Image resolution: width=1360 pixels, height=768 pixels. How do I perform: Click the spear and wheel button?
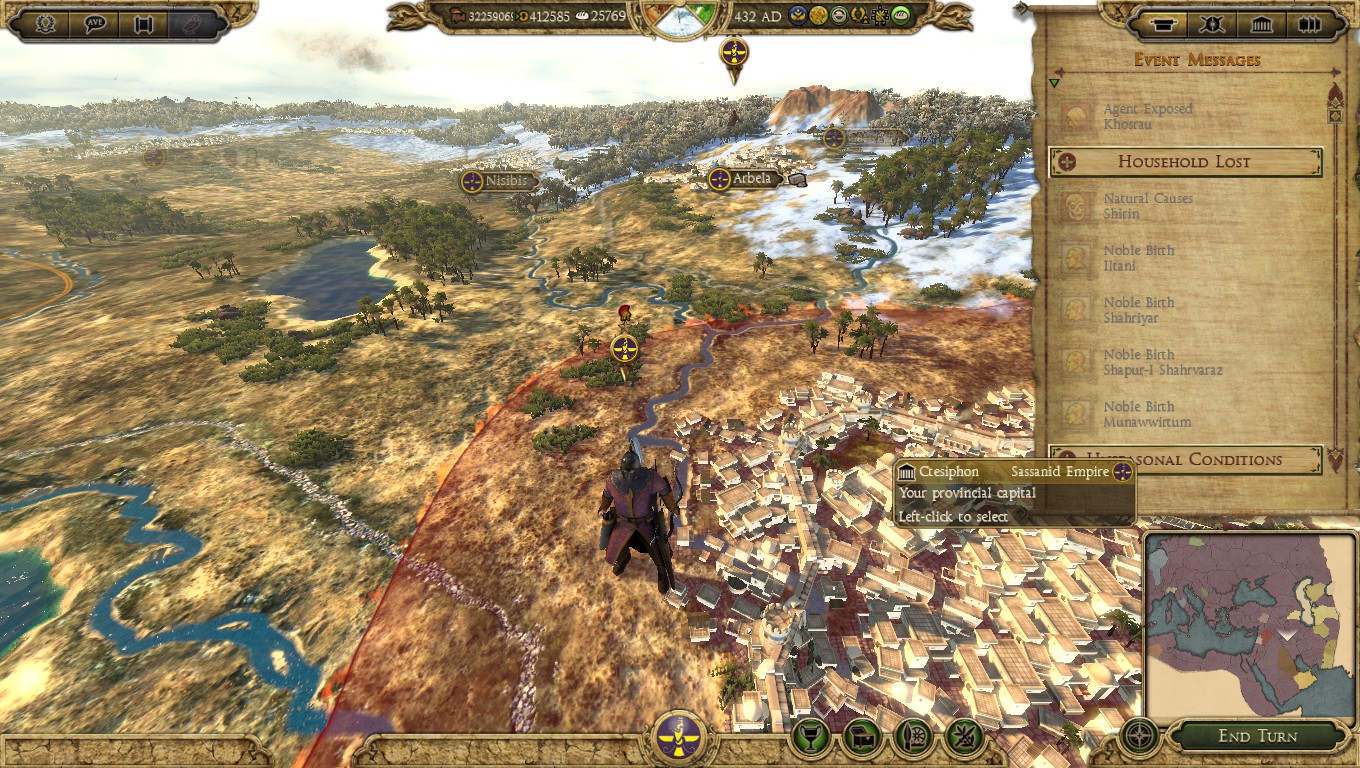pyautogui.click(x=913, y=738)
